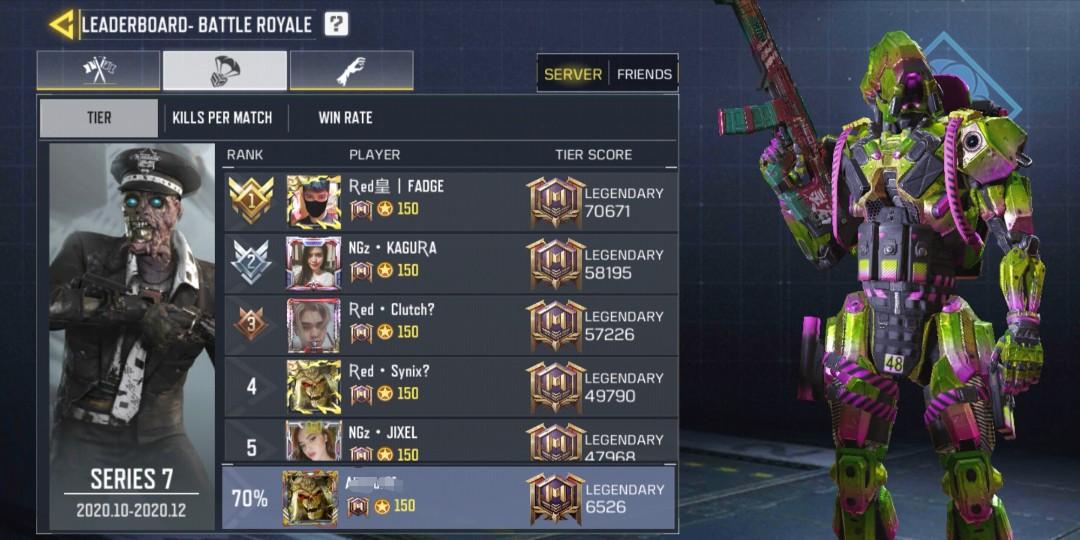Viewport: 1080px width, 540px height.
Task: Click FADGE's masked avatar picture
Action: [313, 202]
